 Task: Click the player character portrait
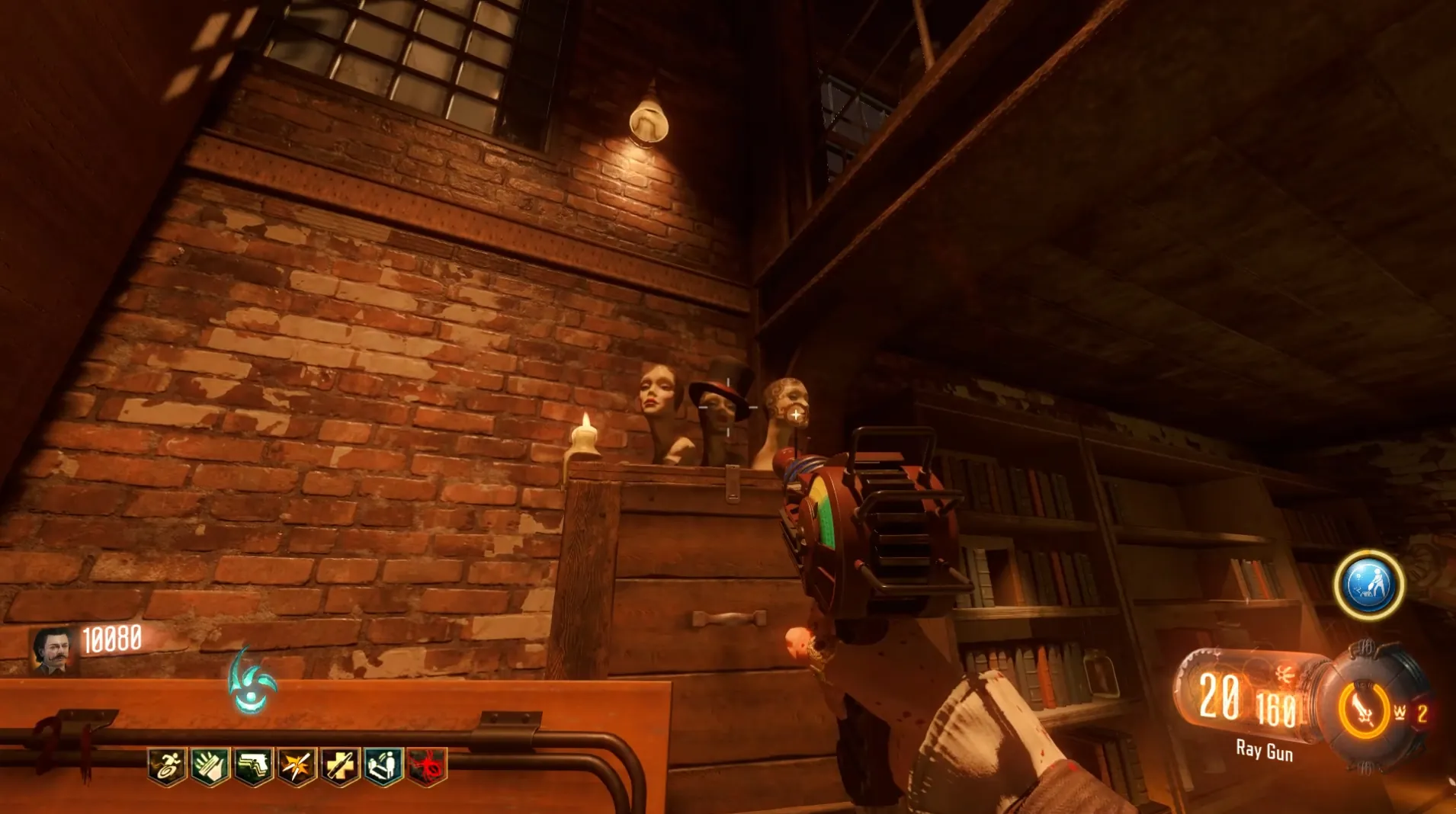pyautogui.click(x=53, y=650)
